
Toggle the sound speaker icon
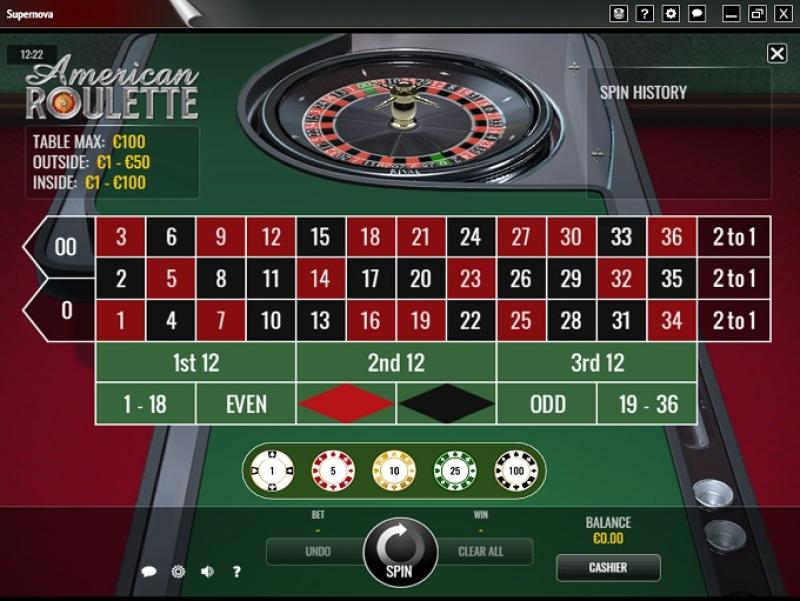pyautogui.click(x=207, y=572)
